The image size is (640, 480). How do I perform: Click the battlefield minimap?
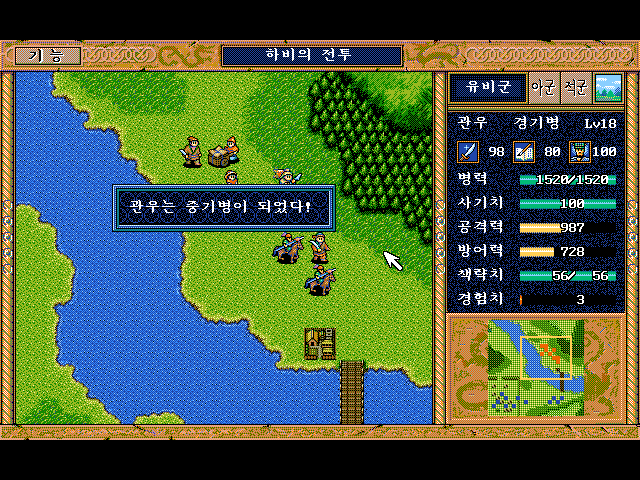pos(536,367)
